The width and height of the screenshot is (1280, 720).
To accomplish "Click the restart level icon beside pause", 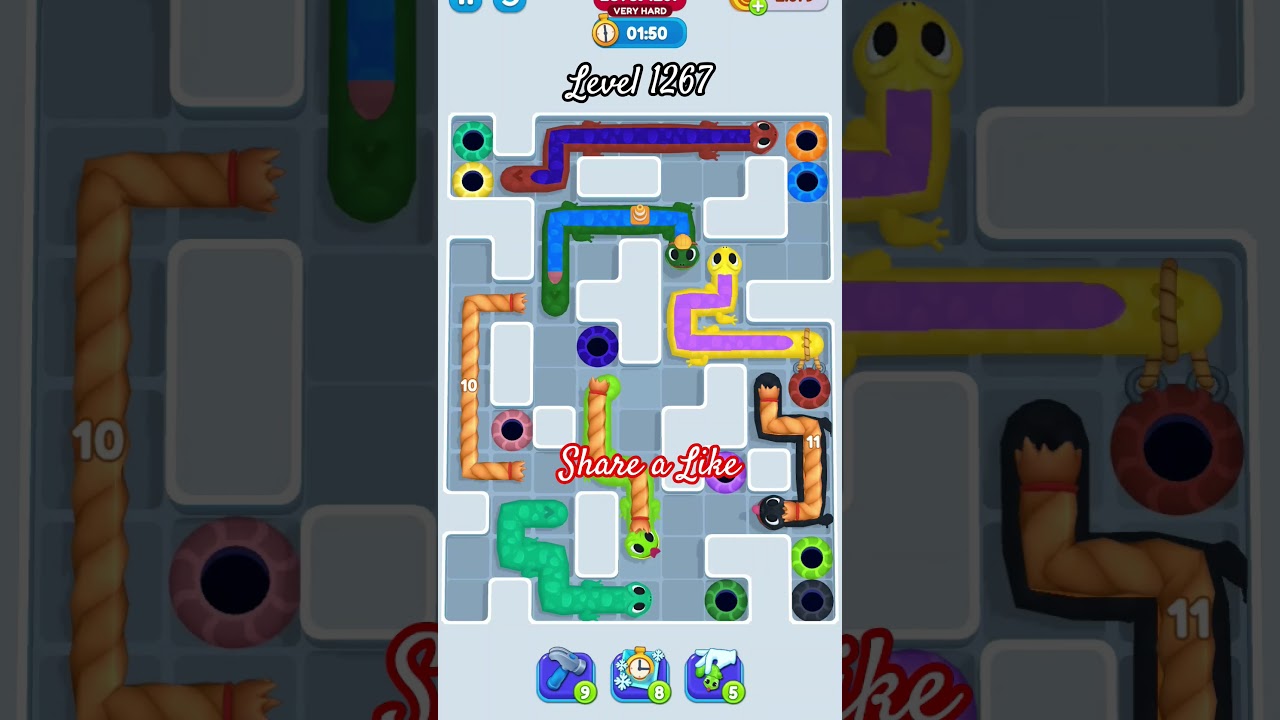I will click(510, 6).
